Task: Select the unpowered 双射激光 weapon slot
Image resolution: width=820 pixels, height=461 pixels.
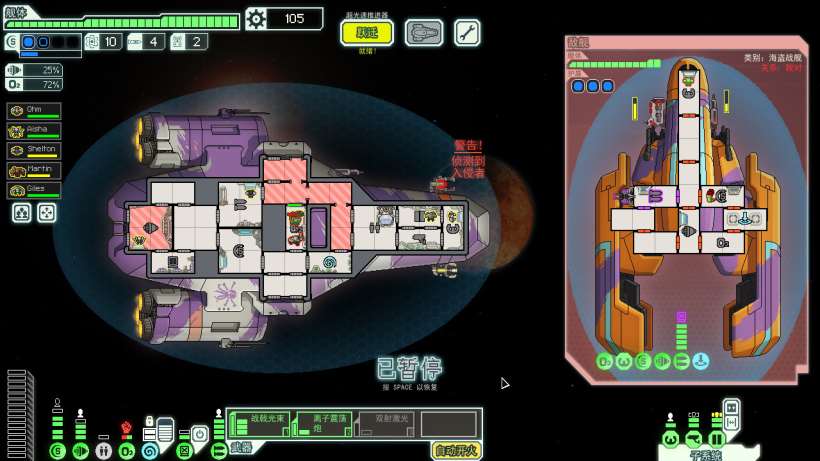Action: pyautogui.click(x=386, y=423)
